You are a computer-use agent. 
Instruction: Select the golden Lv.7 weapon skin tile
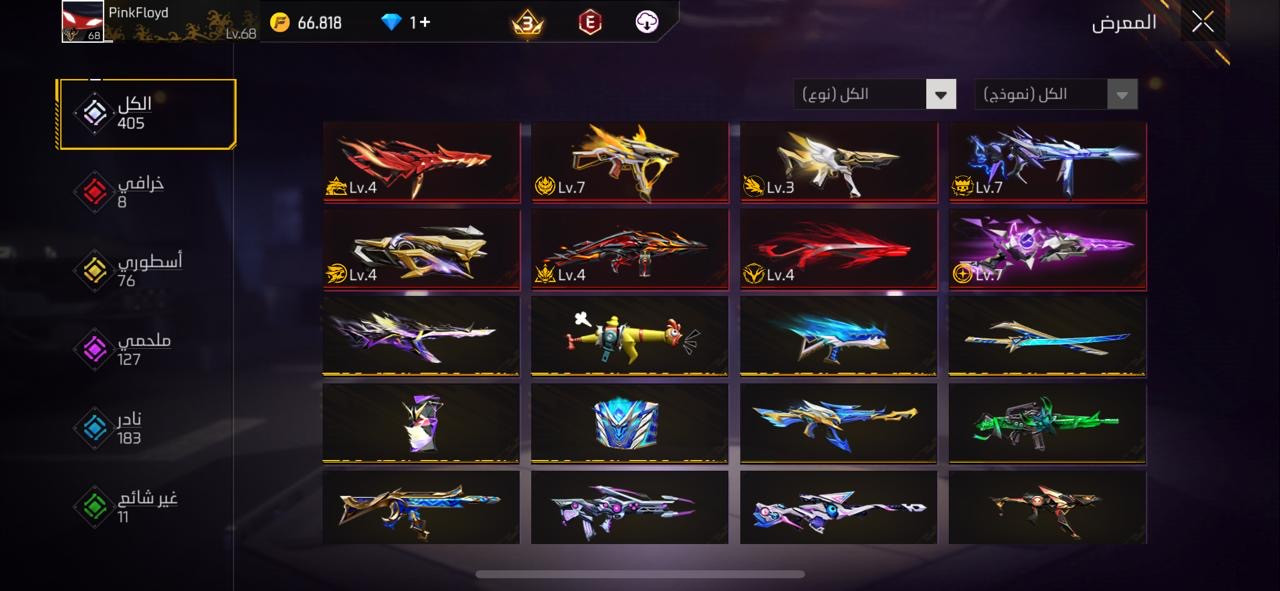point(630,161)
